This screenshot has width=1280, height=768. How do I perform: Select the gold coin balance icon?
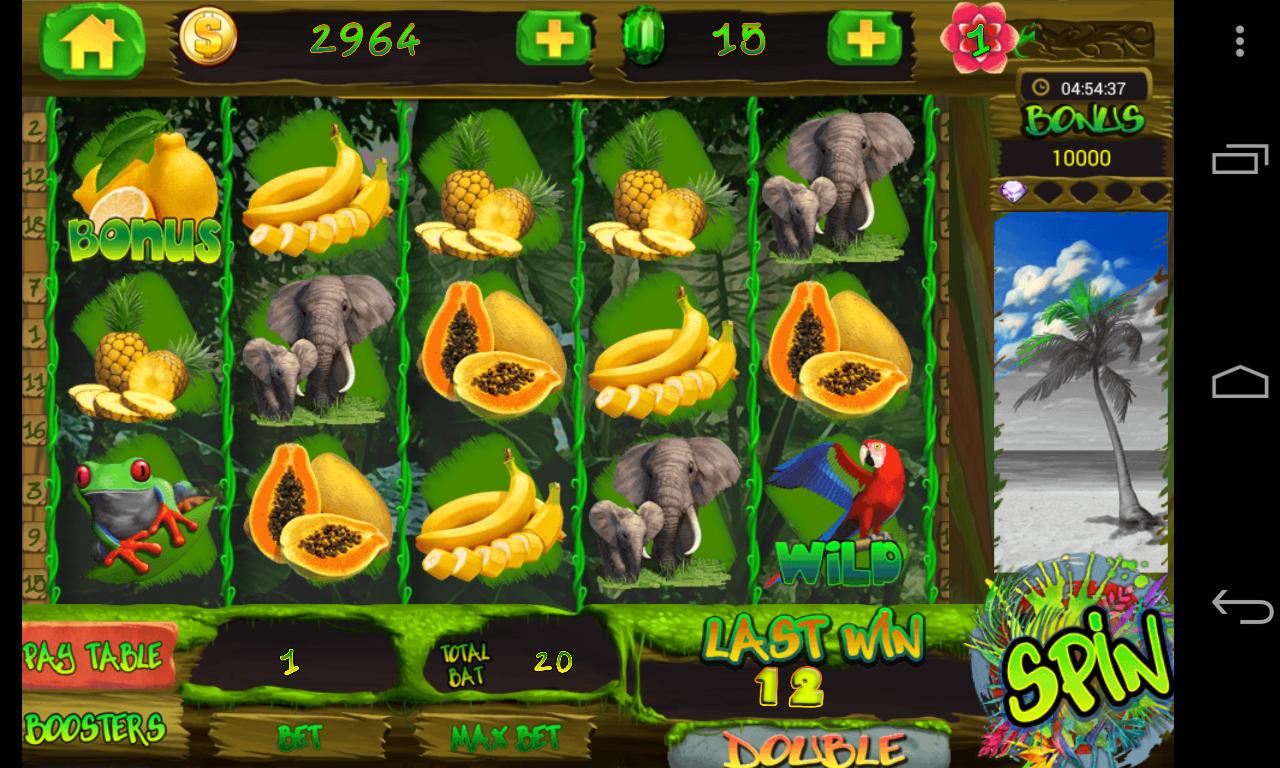[x=206, y=36]
